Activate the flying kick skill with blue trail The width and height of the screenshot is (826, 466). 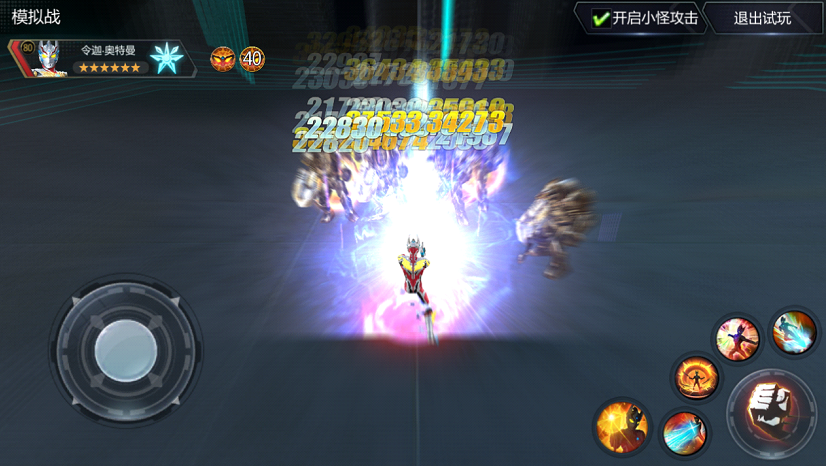coord(795,331)
